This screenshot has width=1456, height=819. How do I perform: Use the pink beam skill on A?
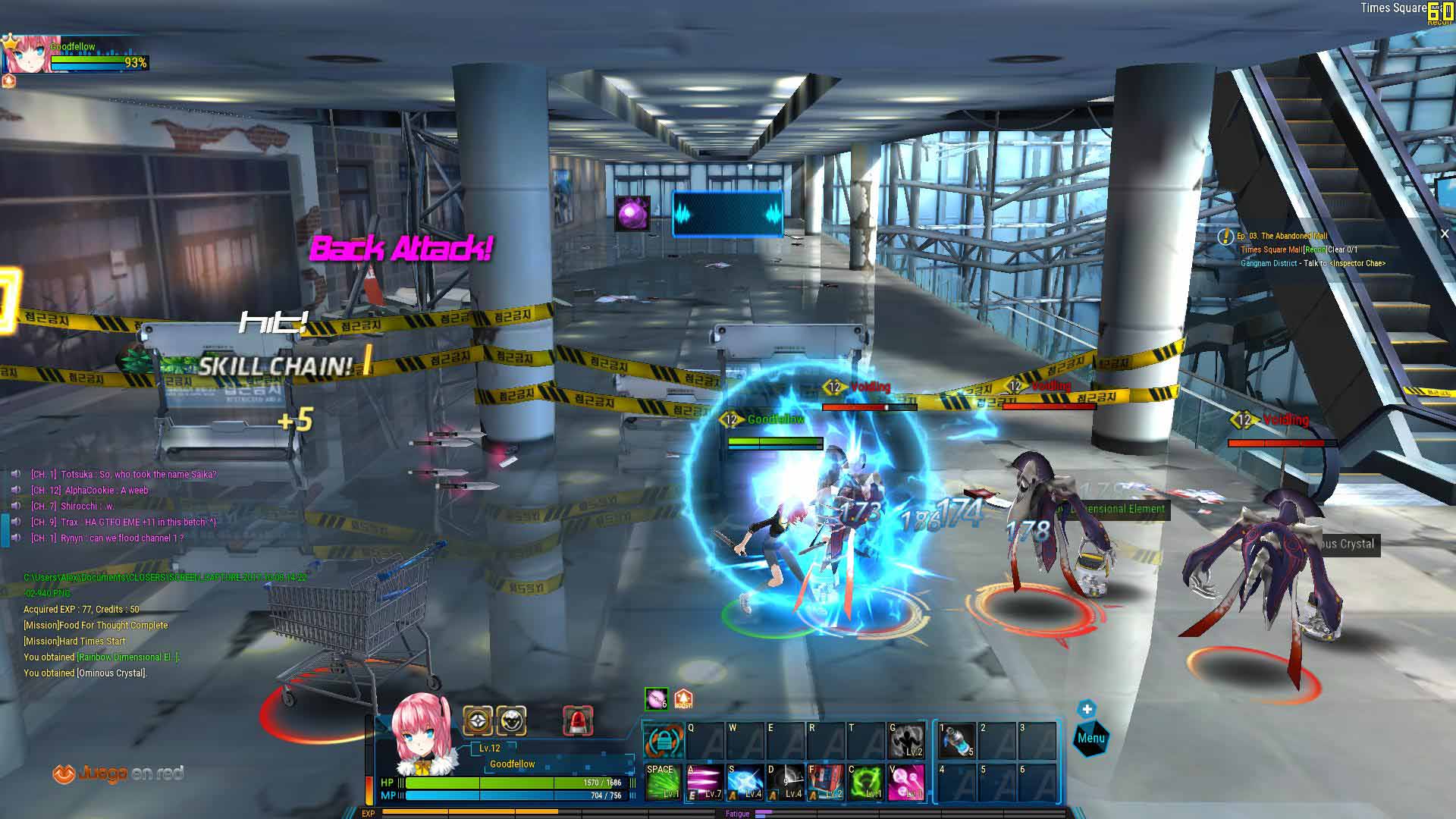click(x=704, y=782)
